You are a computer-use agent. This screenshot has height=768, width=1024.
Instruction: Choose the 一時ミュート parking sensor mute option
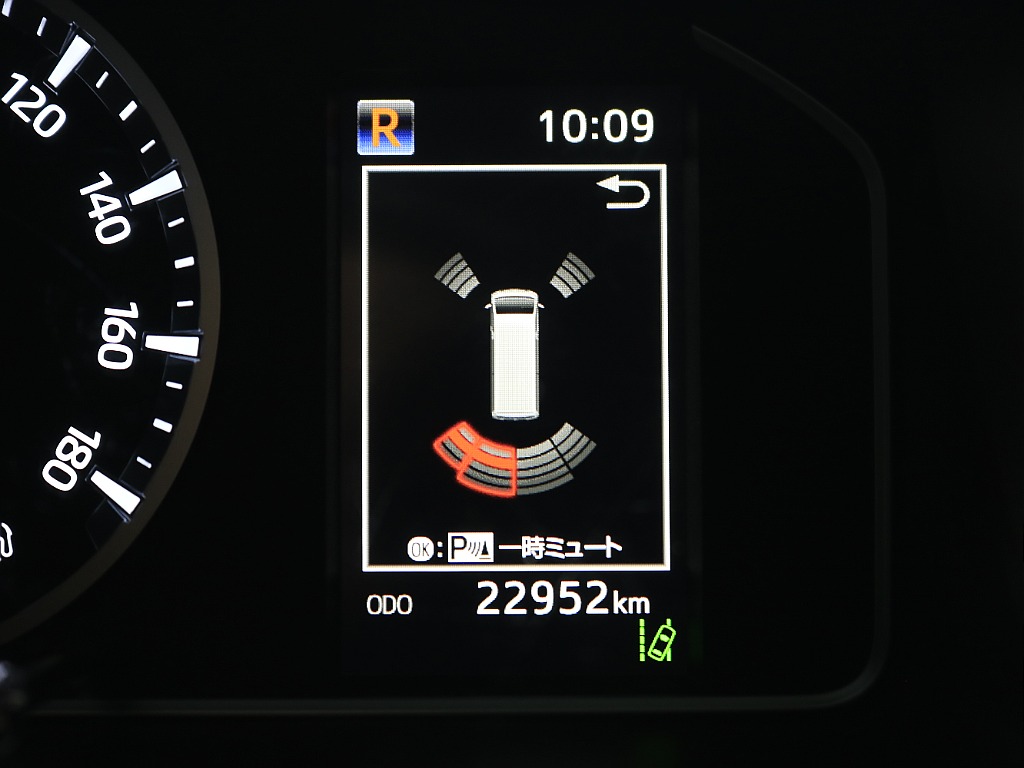coord(515,547)
